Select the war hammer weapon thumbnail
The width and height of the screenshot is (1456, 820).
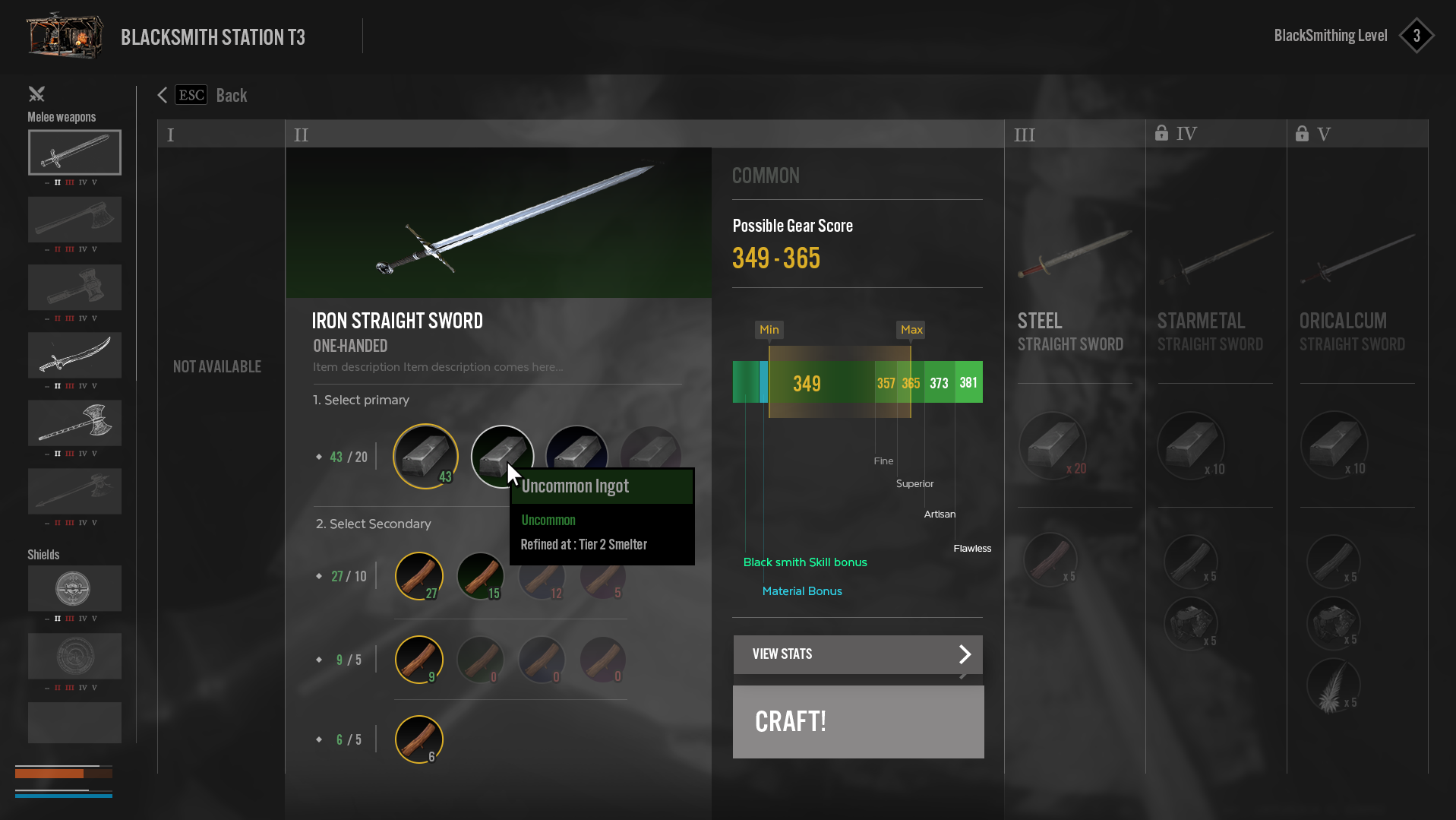(x=74, y=287)
